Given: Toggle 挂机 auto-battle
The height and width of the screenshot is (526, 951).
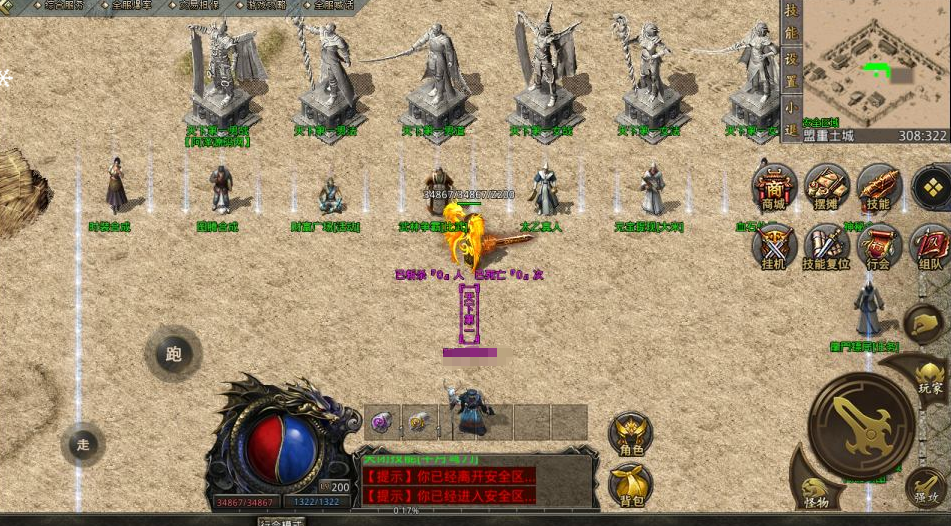Looking at the screenshot, I should 774,245.
